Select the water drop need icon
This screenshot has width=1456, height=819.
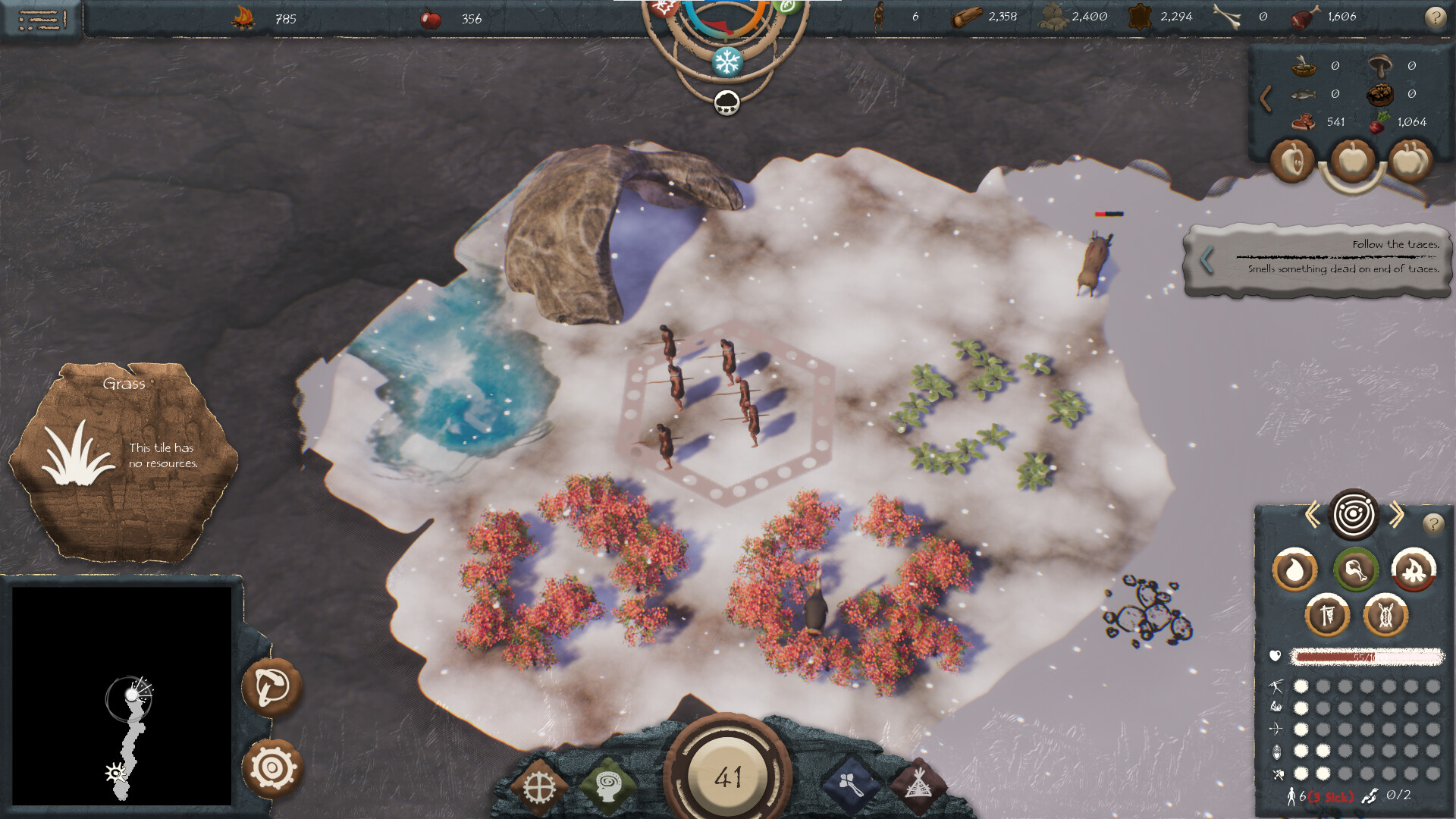point(1294,570)
